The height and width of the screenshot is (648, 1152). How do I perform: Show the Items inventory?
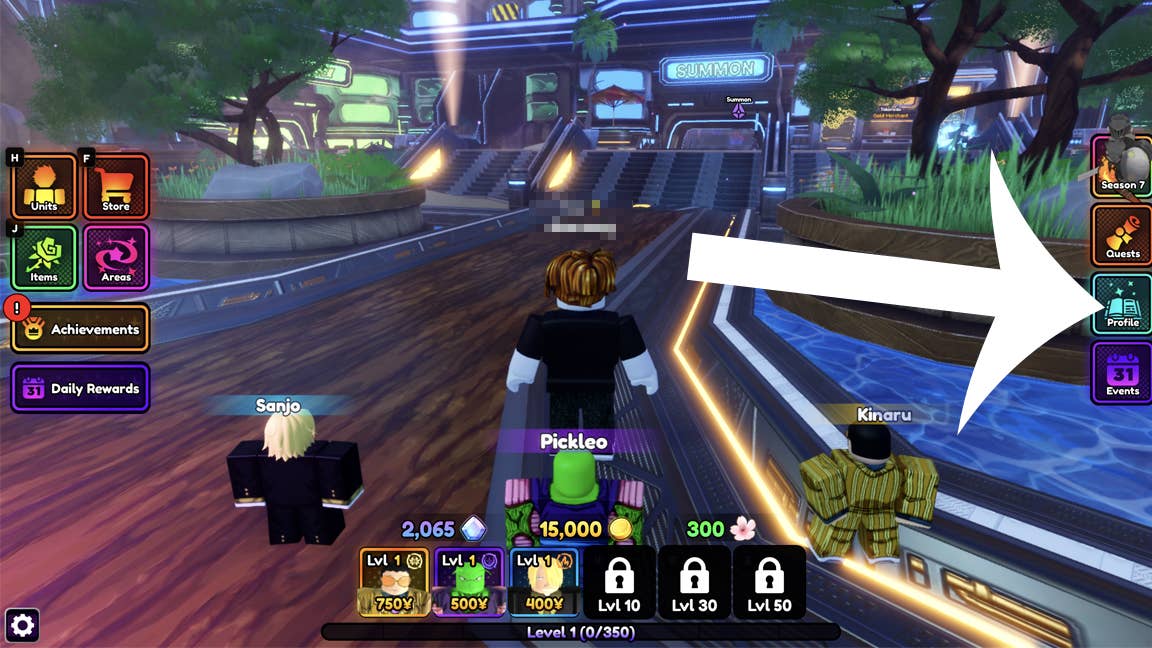44,257
